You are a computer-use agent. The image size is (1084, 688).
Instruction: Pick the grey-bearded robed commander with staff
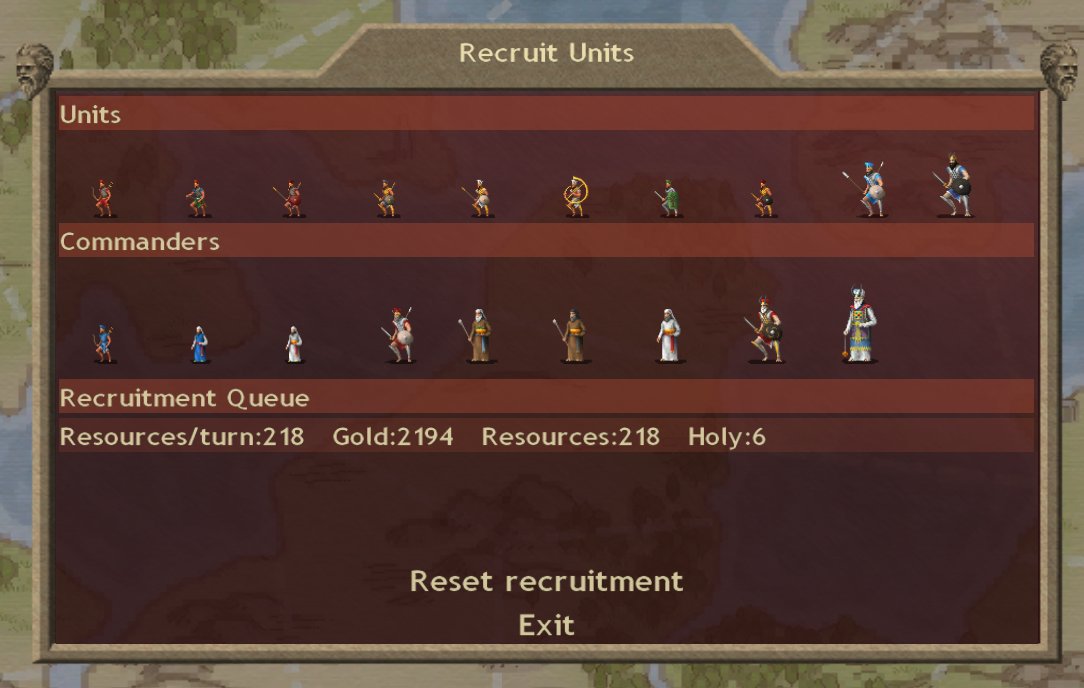[x=478, y=335]
